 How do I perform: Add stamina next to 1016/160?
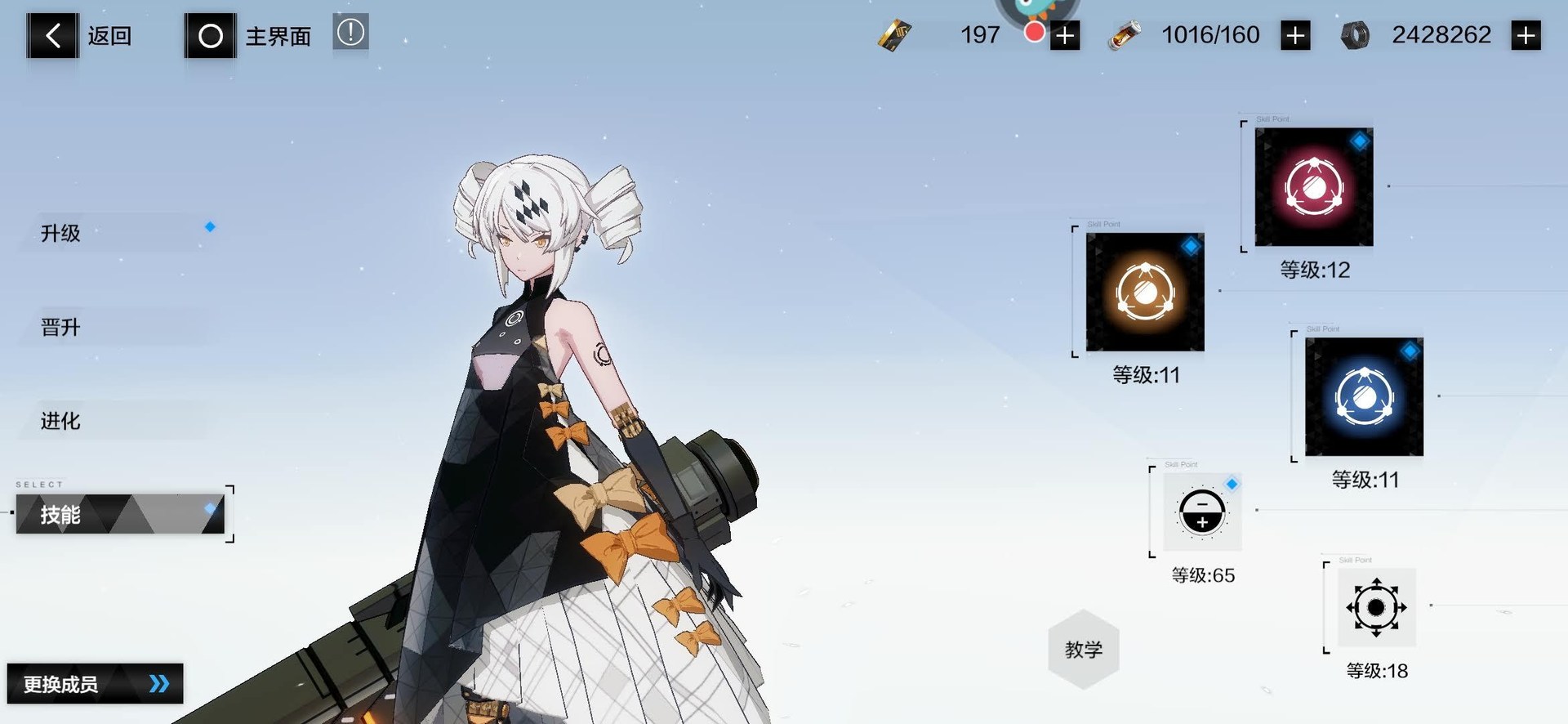(x=1295, y=36)
